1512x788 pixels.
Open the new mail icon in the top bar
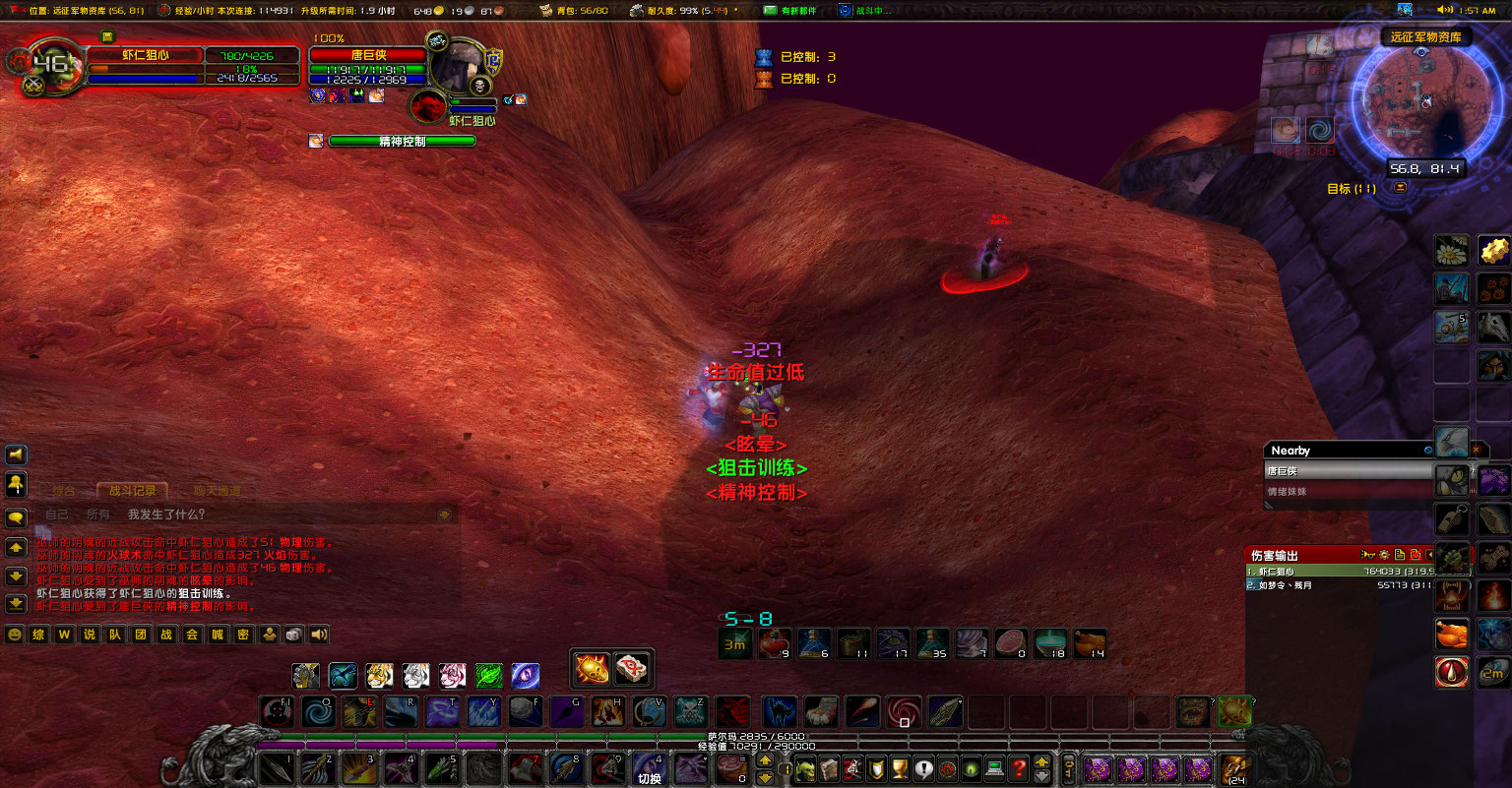click(x=770, y=10)
